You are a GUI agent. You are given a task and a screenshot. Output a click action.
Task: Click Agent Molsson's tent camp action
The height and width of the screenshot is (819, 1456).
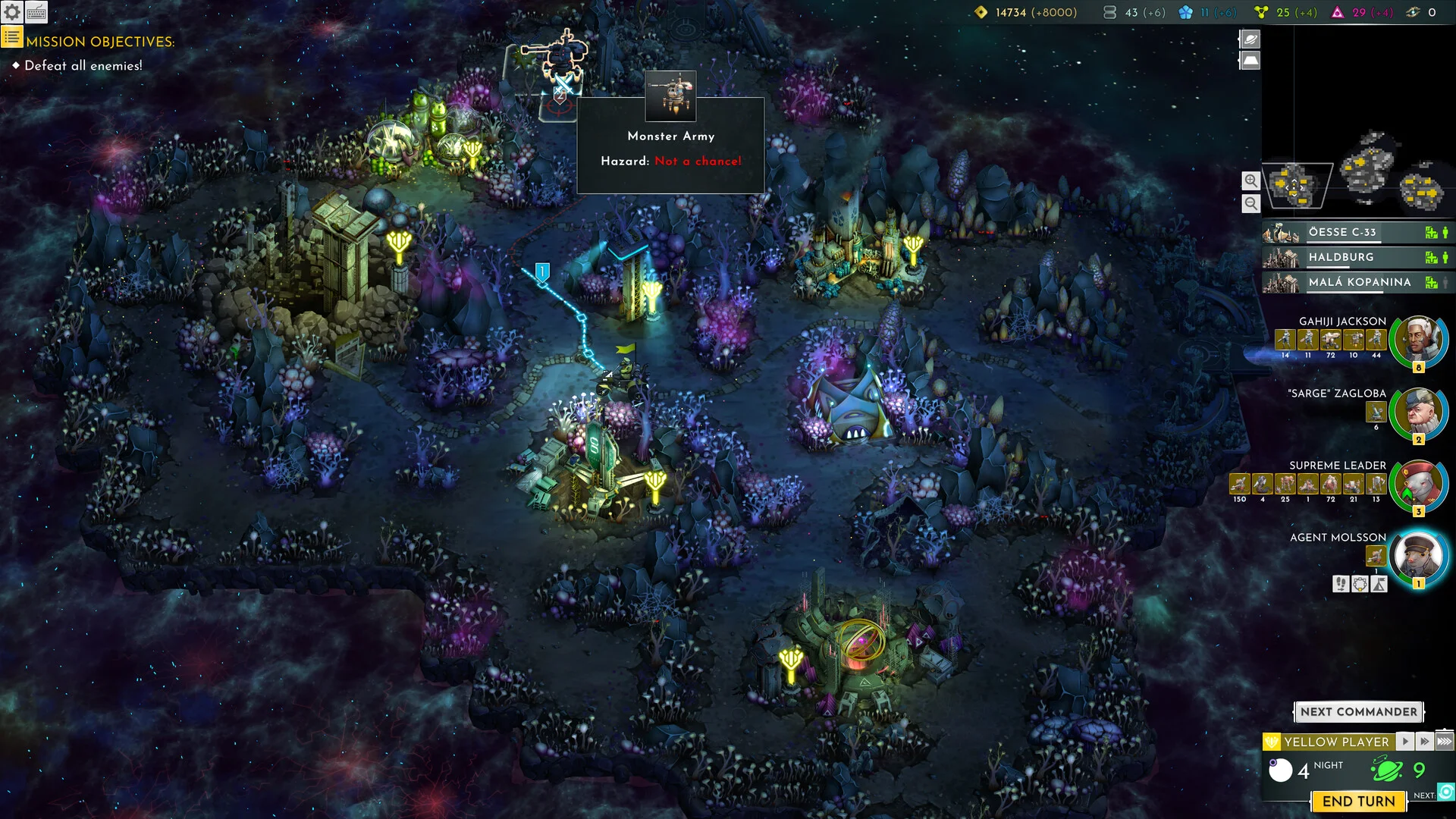1379,584
